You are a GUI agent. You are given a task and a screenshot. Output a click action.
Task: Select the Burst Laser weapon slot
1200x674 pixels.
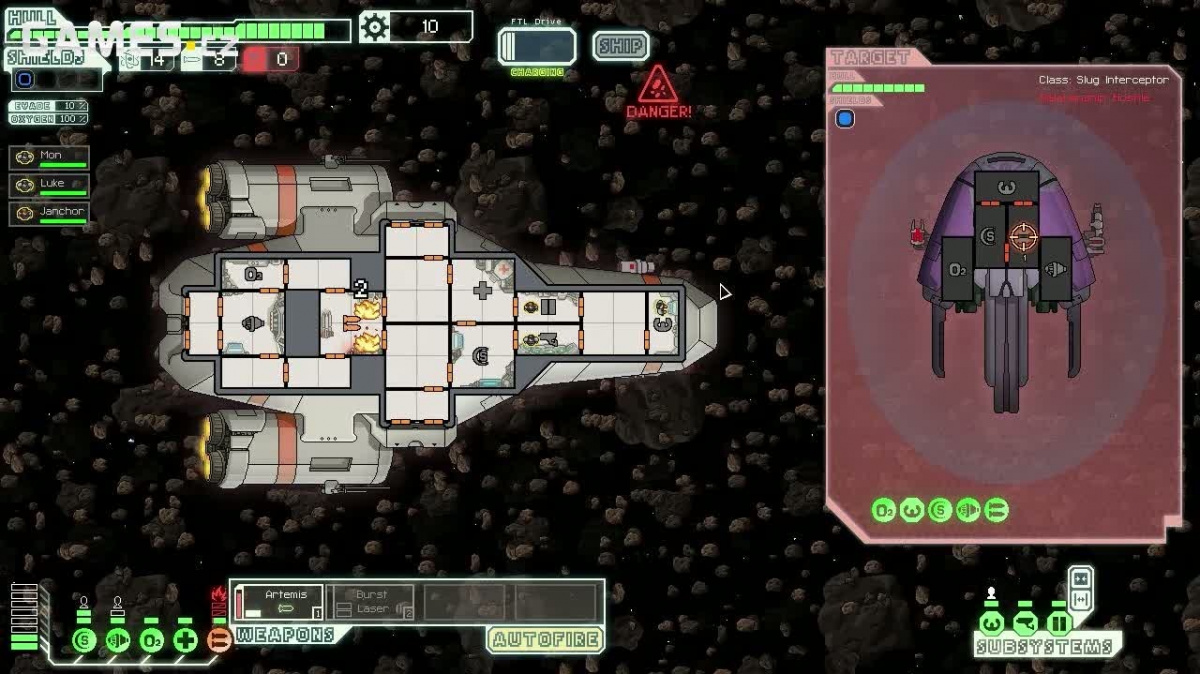point(371,602)
